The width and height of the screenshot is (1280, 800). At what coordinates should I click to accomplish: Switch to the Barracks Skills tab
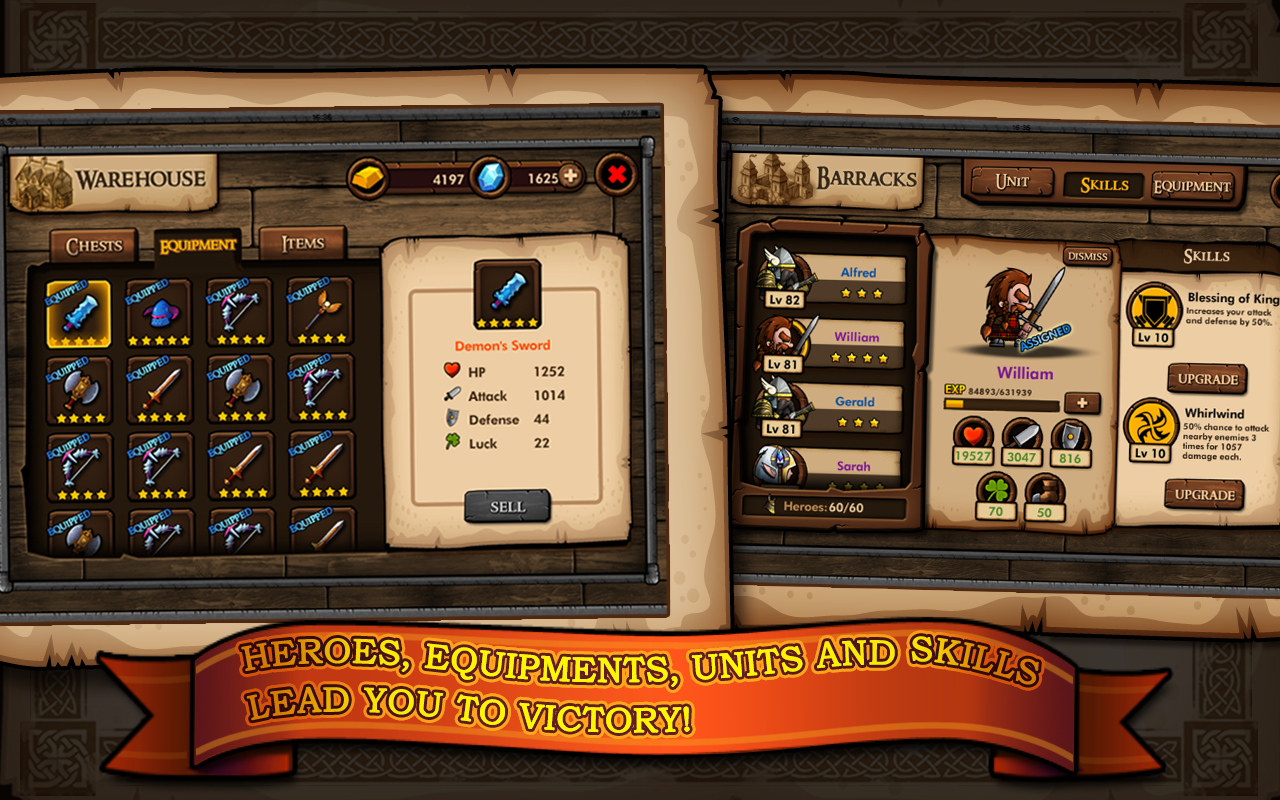click(x=1103, y=185)
